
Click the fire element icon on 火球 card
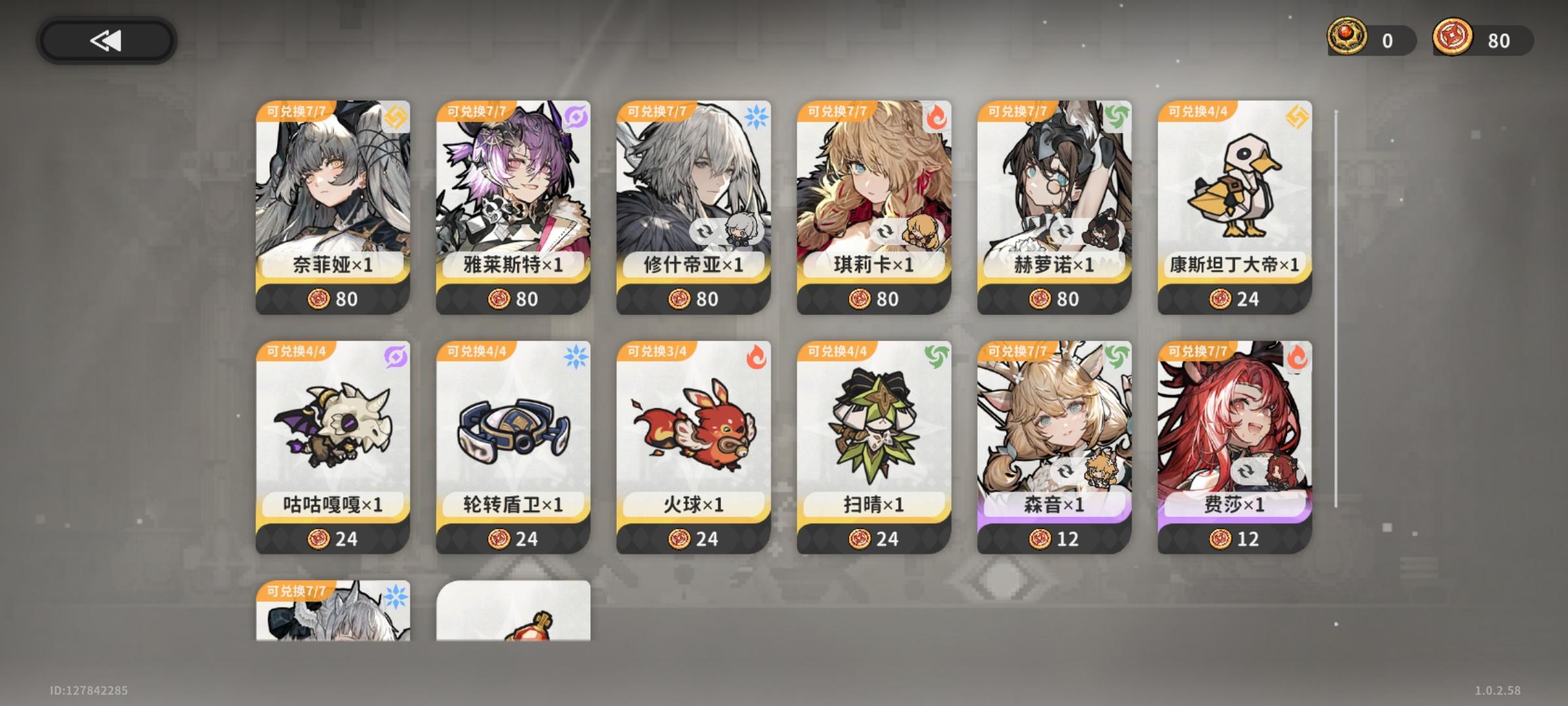click(x=757, y=356)
